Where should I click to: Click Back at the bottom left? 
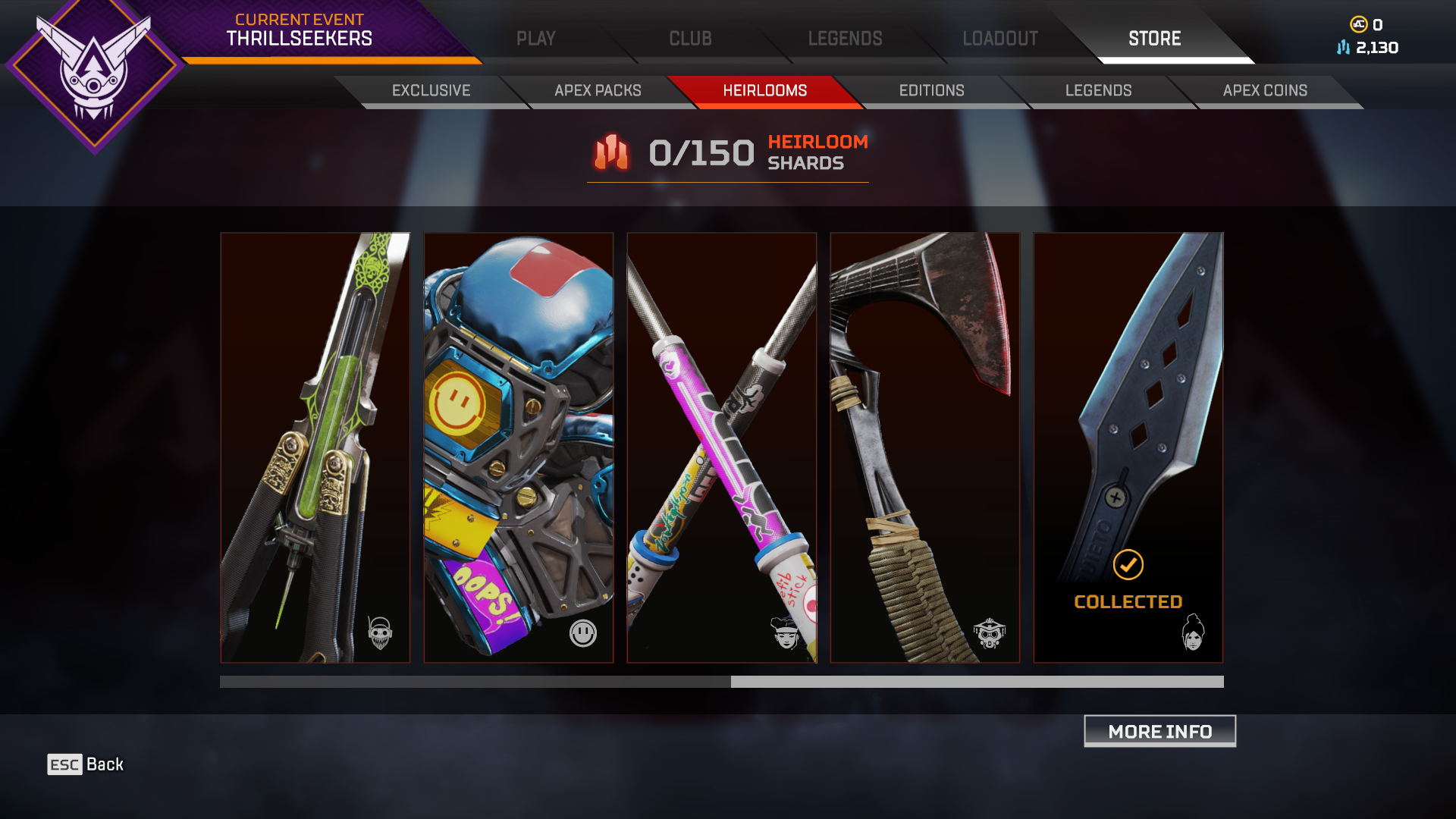[86, 764]
